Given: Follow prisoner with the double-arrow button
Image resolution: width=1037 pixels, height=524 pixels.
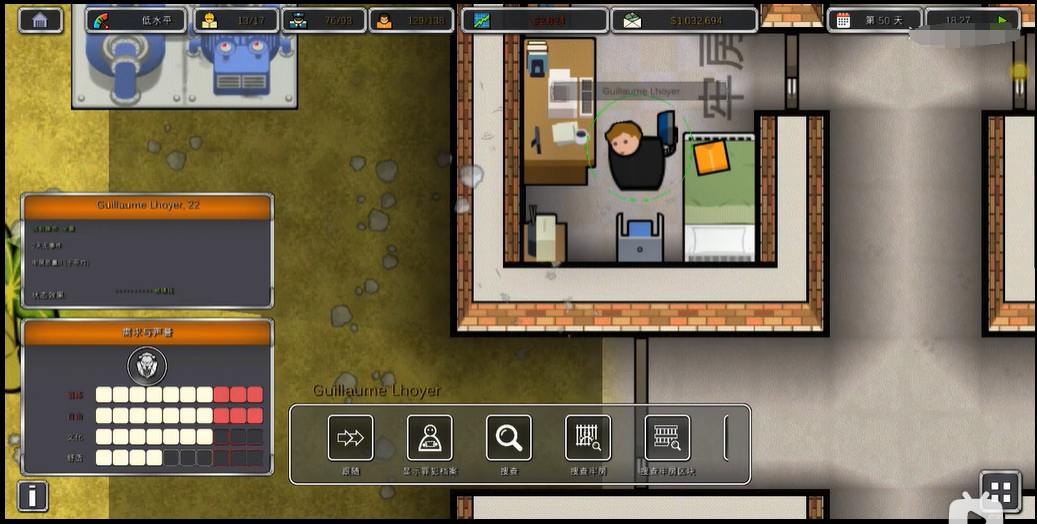Looking at the screenshot, I should pos(350,438).
